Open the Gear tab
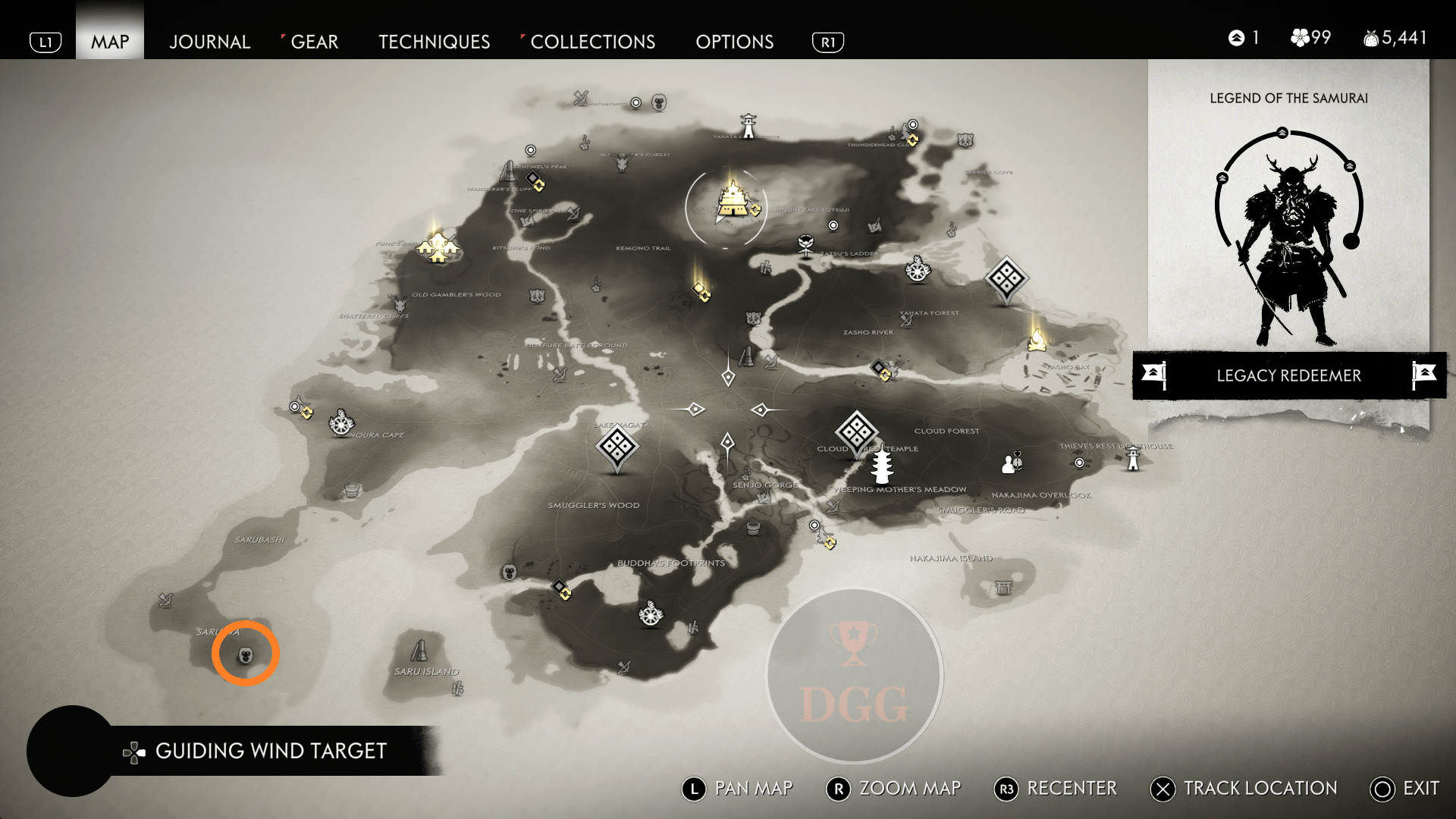The height and width of the screenshot is (819, 1456). pos(314,42)
